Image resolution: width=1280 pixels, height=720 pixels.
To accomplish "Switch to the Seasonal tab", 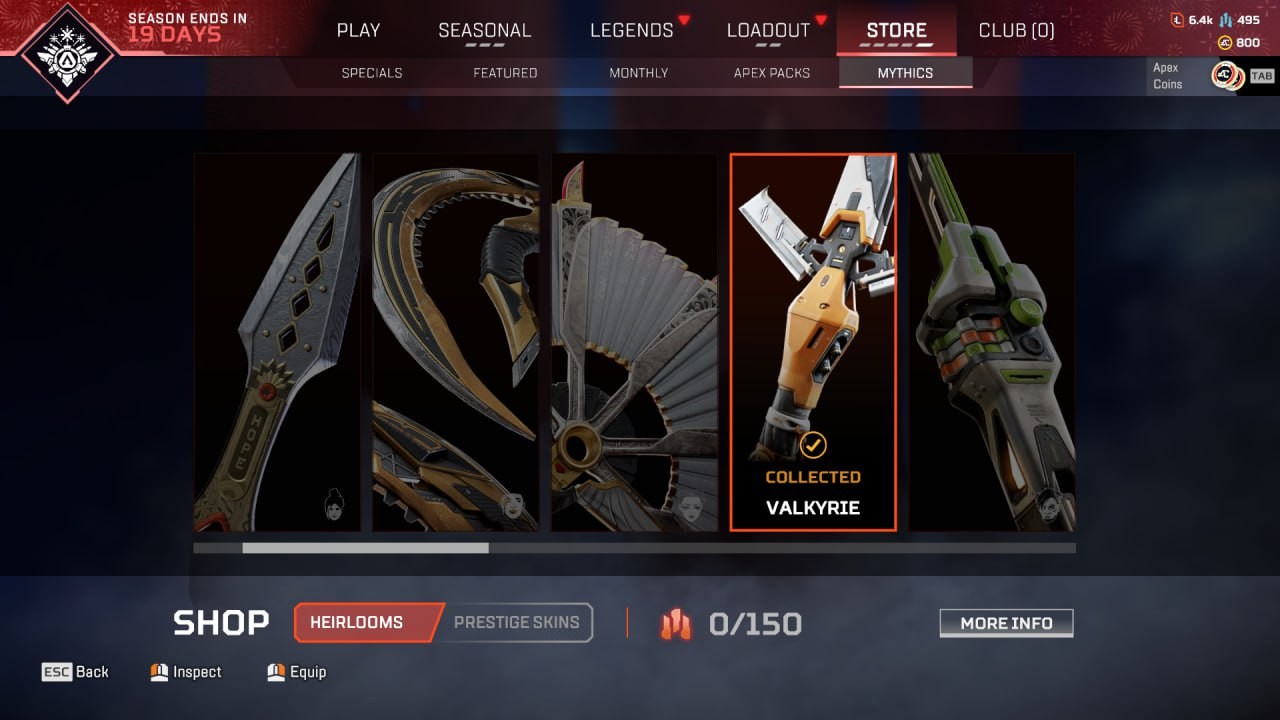I will pyautogui.click(x=485, y=30).
